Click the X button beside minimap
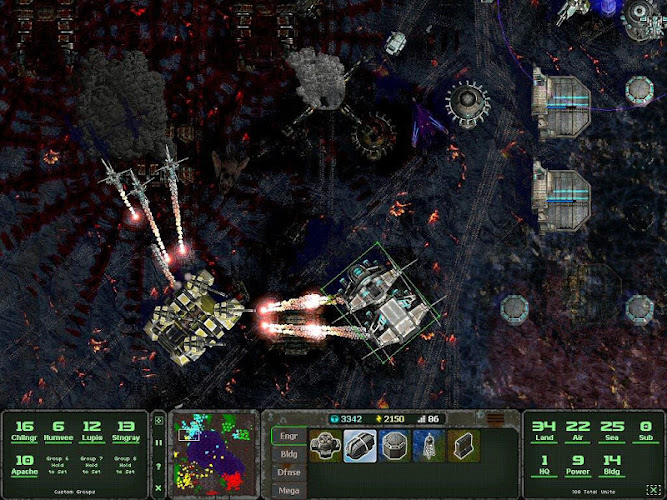Image resolution: width=667 pixels, height=500 pixels. pyautogui.click(x=158, y=488)
